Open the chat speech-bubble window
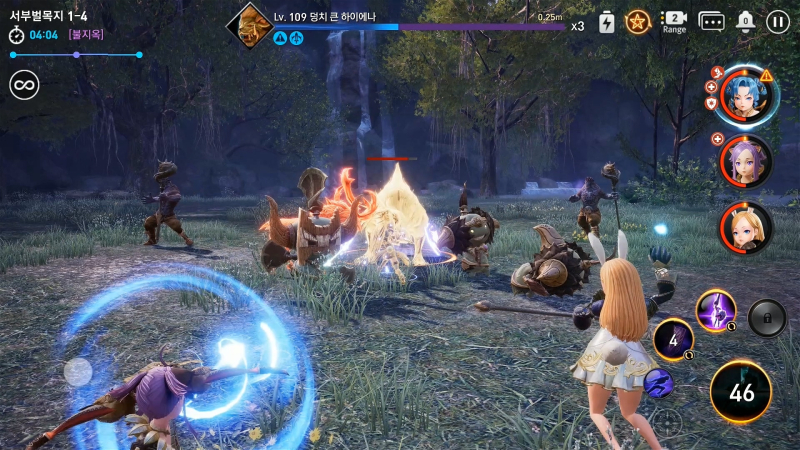The image size is (800, 450). (x=711, y=21)
